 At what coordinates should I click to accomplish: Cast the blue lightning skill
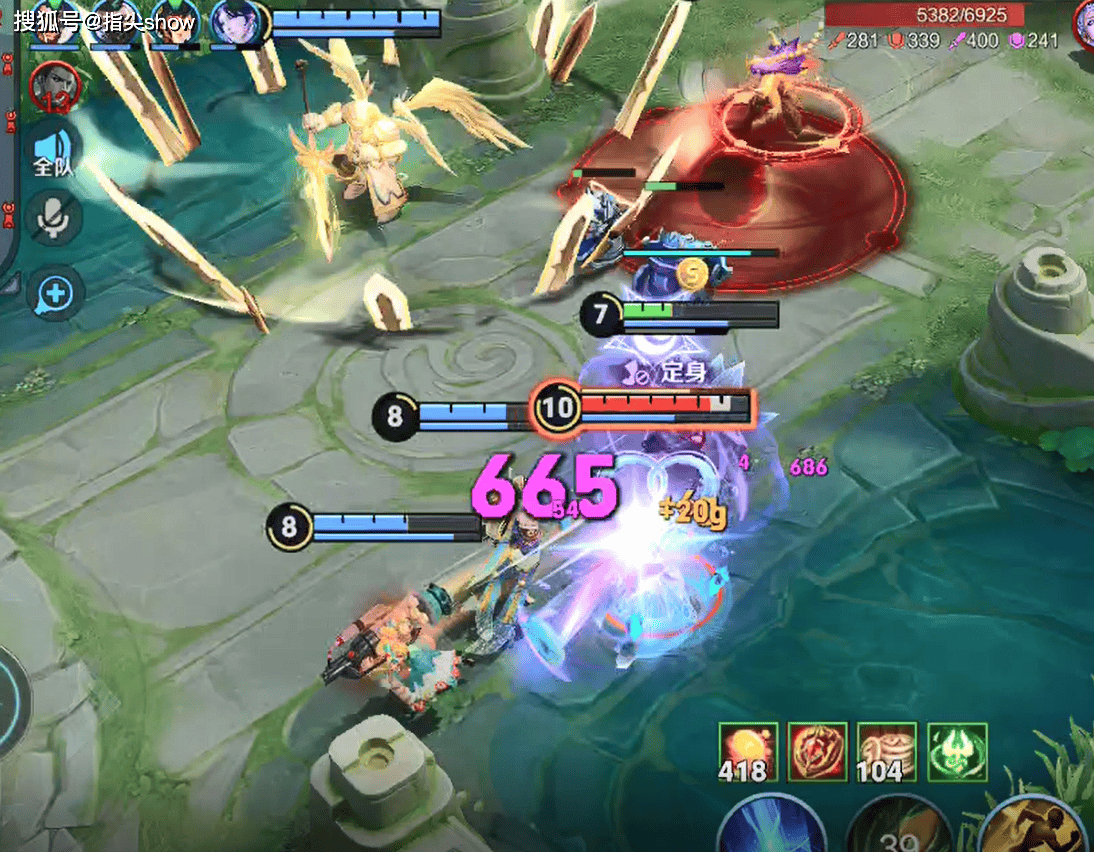coord(771,827)
